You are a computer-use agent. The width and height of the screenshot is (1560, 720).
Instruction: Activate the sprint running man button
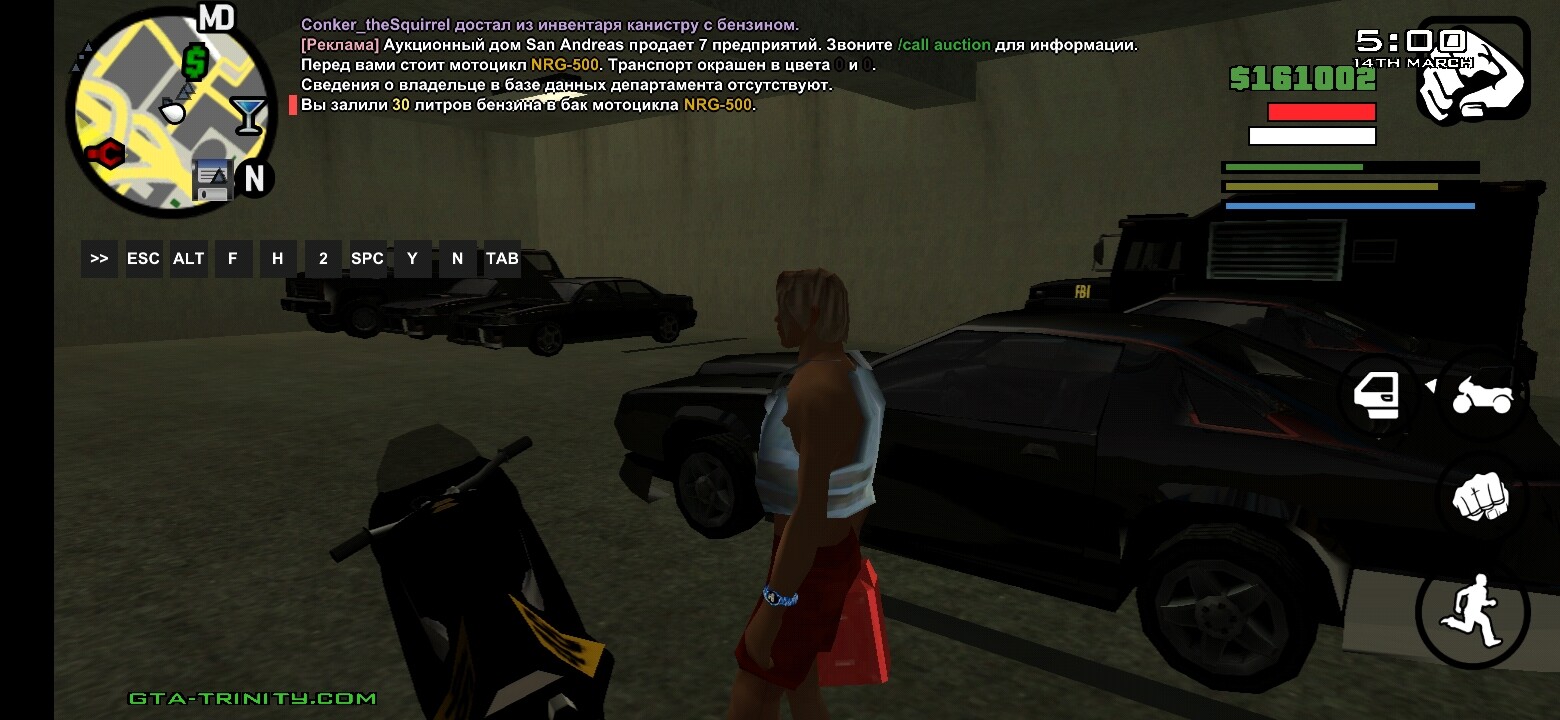click(1472, 610)
